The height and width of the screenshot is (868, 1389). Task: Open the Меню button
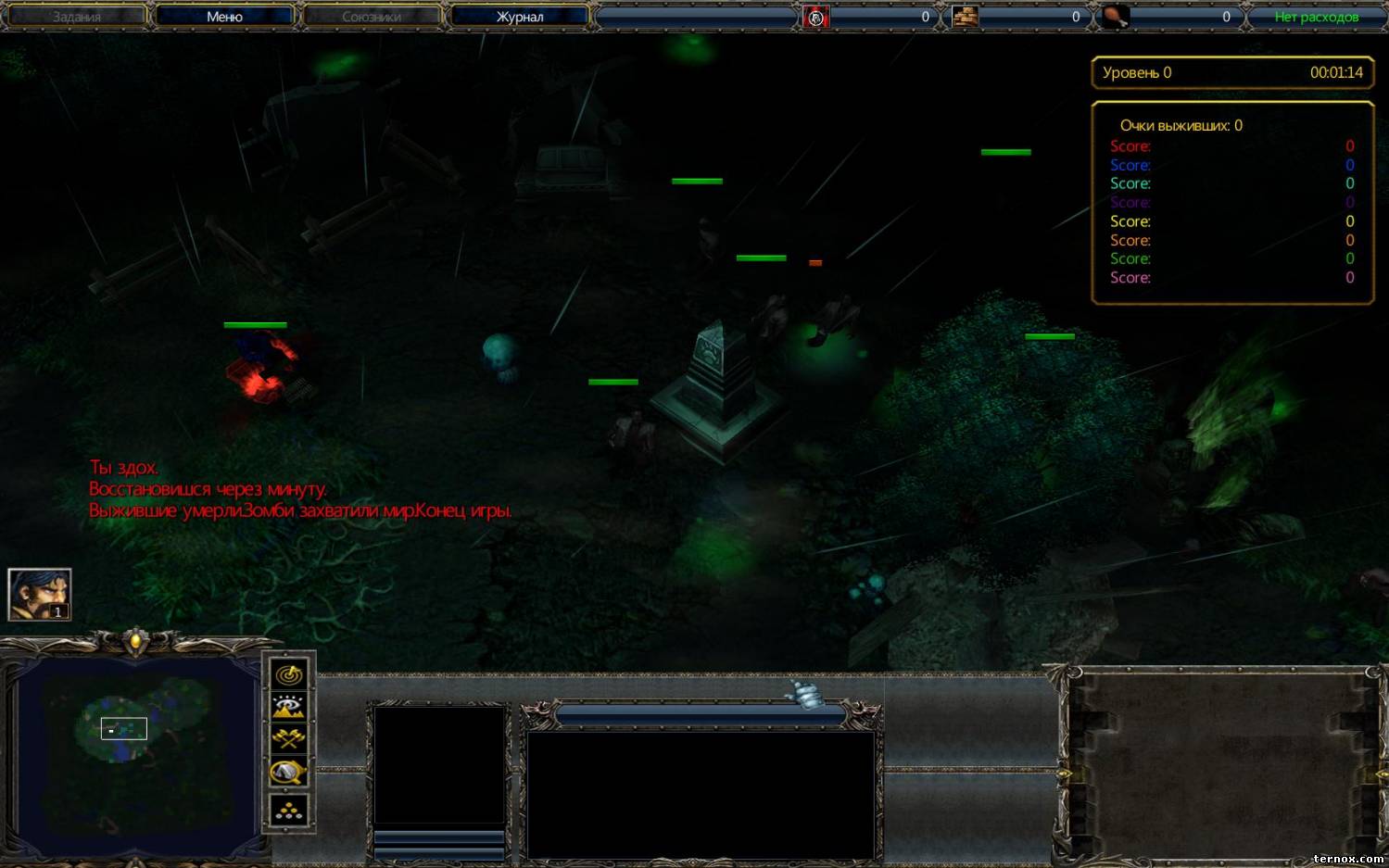tap(224, 17)
